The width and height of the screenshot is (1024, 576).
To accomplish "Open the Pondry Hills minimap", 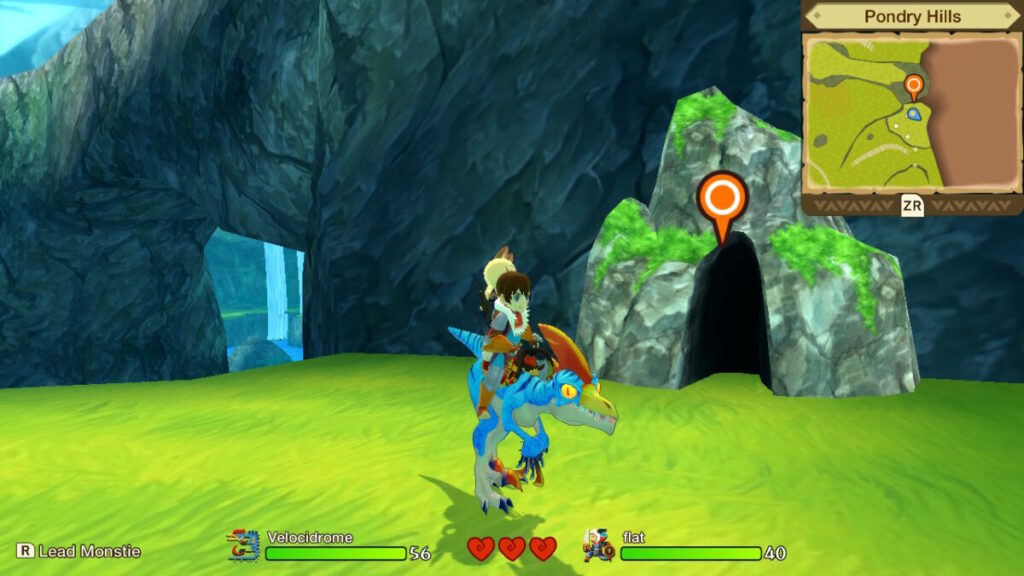I will [910, 112].
